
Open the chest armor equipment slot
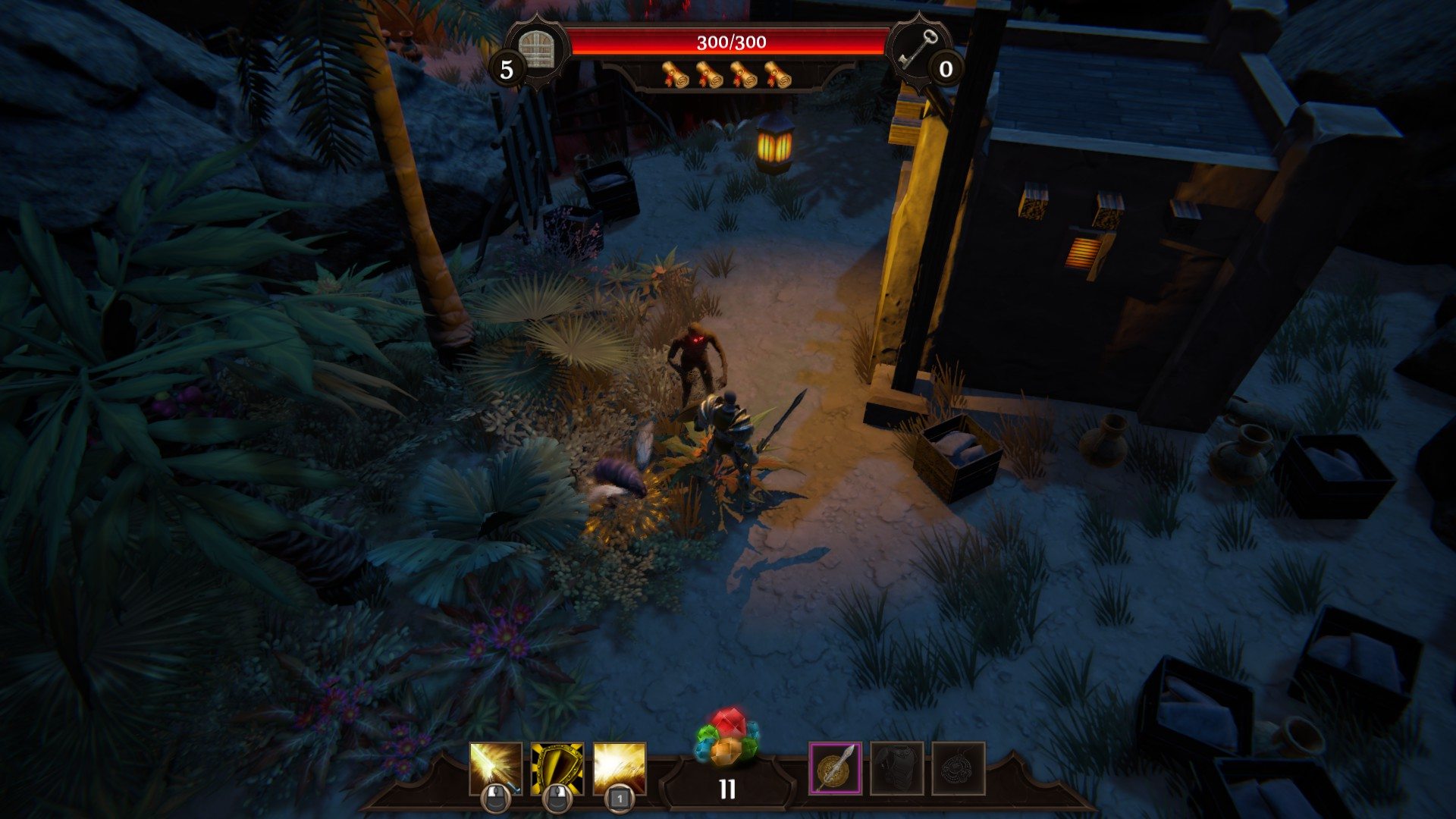coord(897,768)
